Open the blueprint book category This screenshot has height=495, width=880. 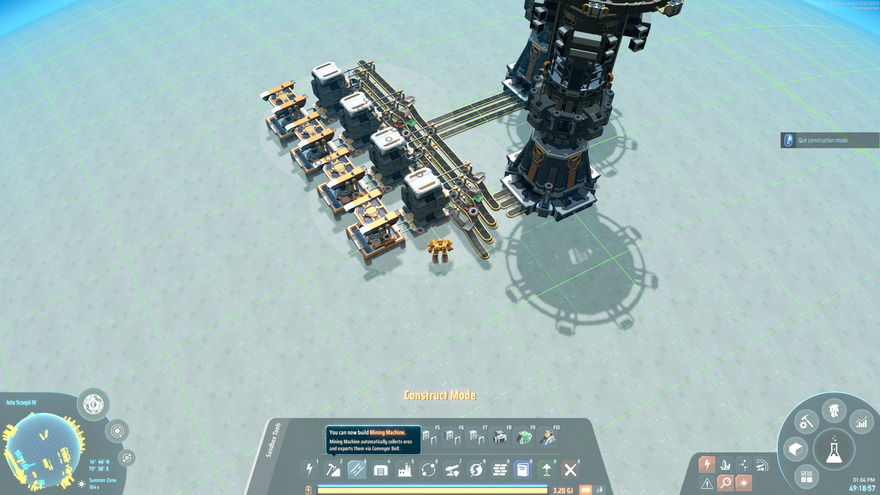[522, 469]
